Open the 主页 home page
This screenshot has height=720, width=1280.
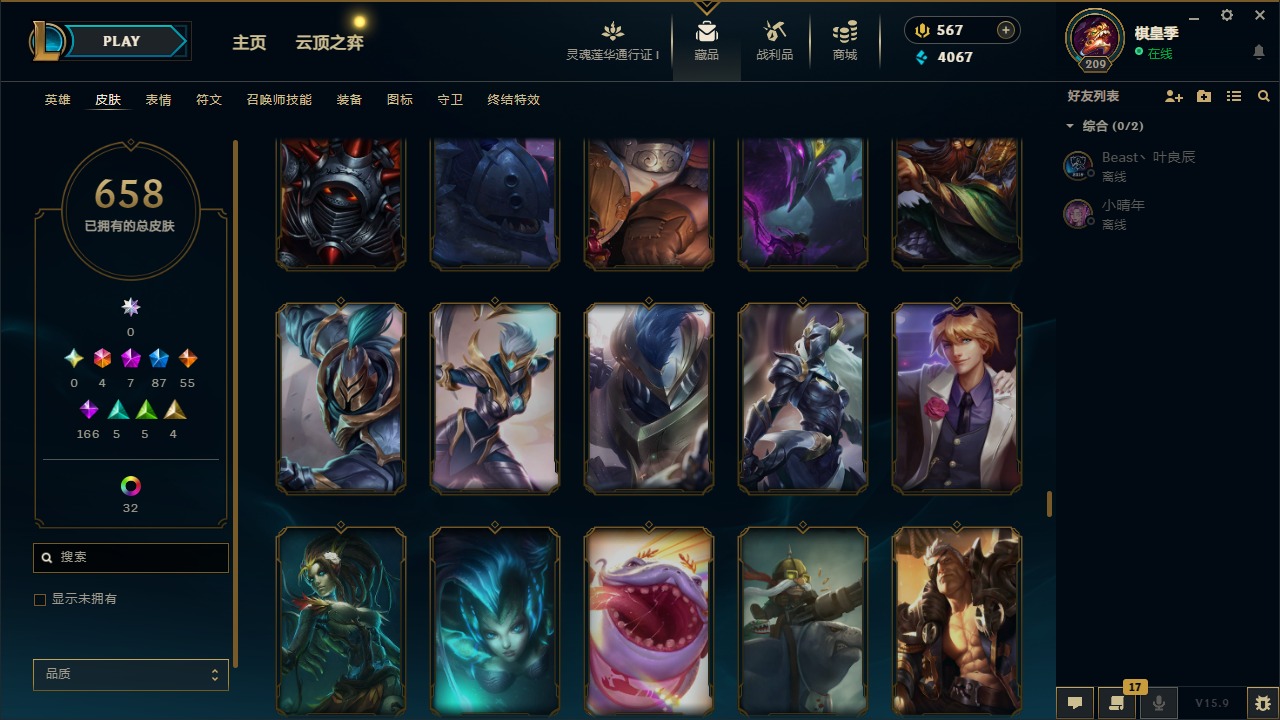249,42
